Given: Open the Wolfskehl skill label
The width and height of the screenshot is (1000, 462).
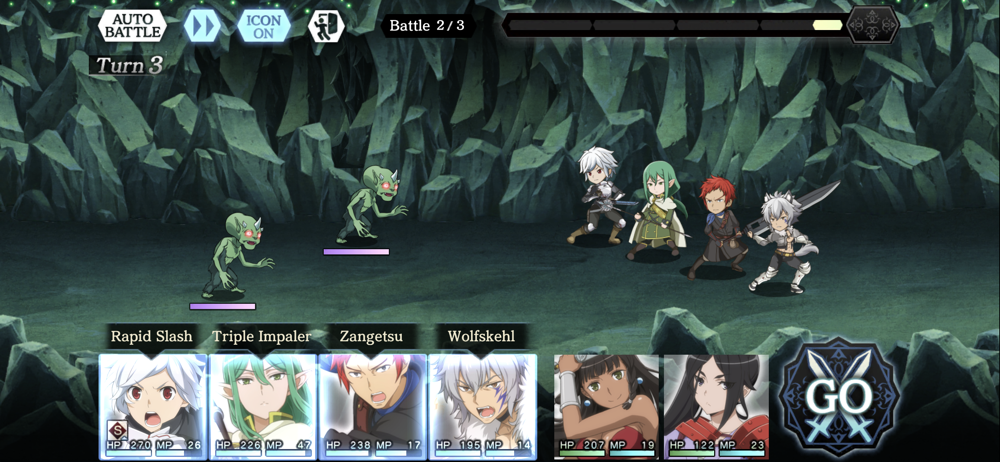Looking at the screenshot, I should coord(481,337).
